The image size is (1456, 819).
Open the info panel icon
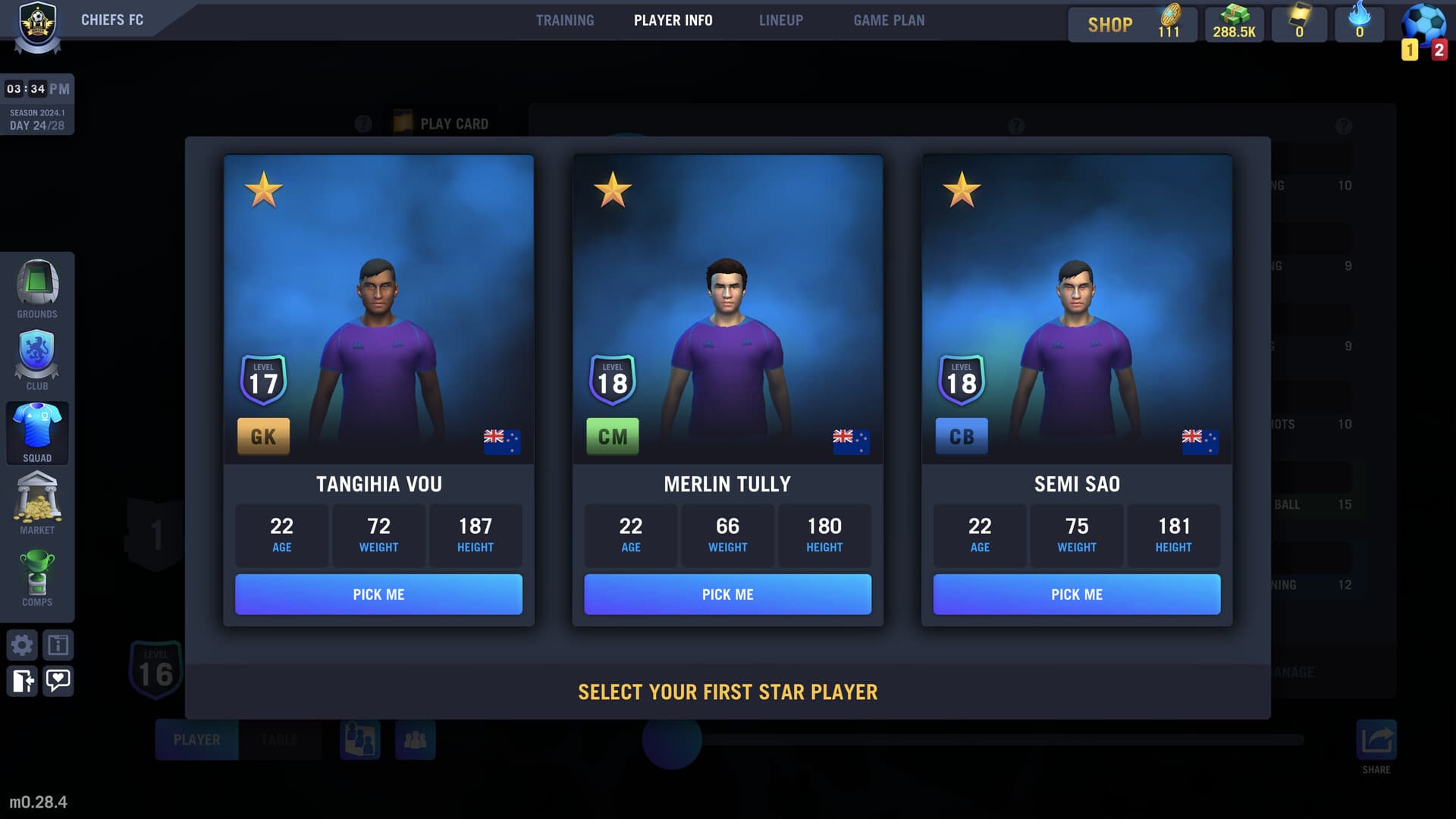(59, 644)
